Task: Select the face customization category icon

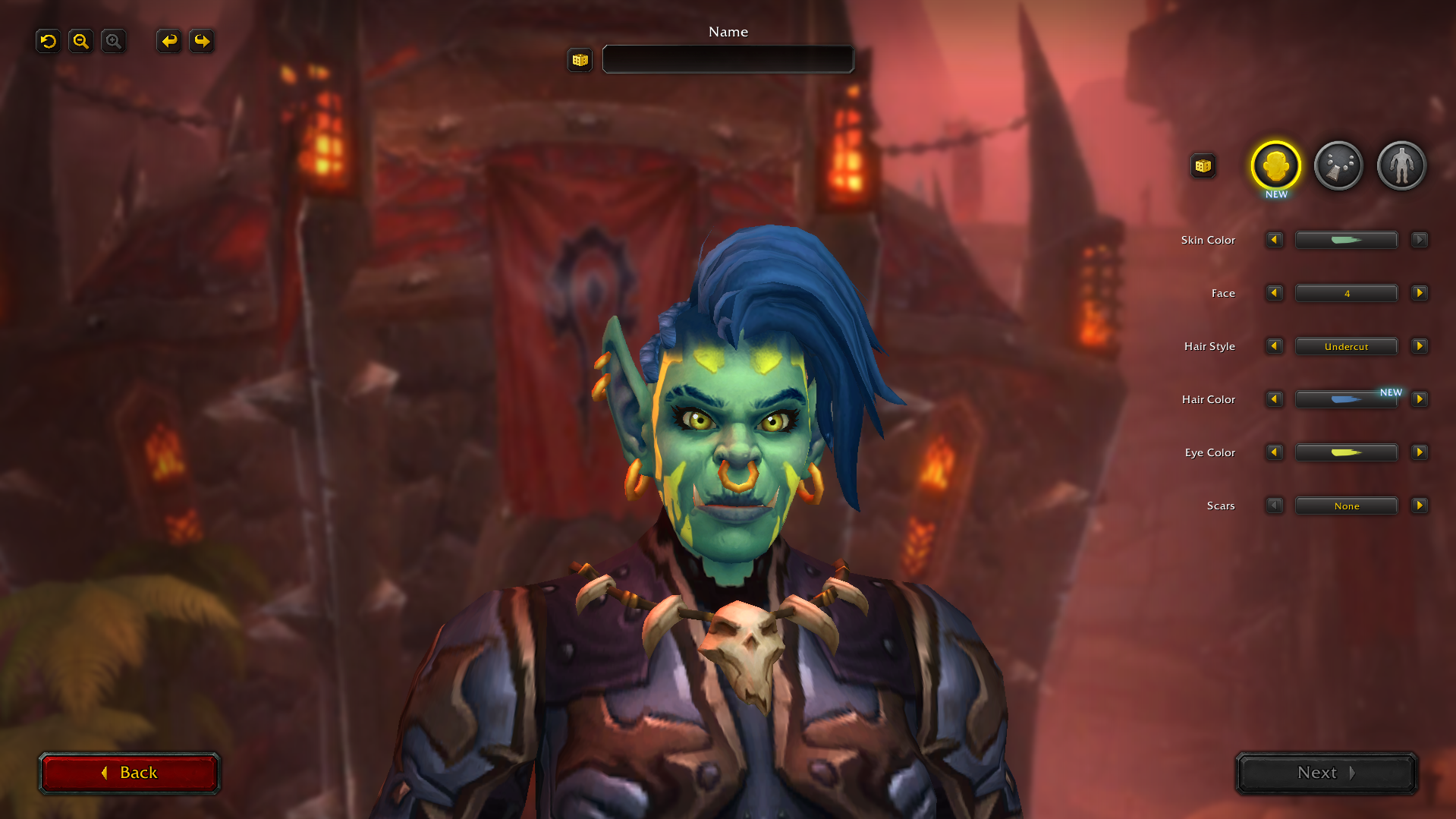Action: click(x=1275, y=165)
